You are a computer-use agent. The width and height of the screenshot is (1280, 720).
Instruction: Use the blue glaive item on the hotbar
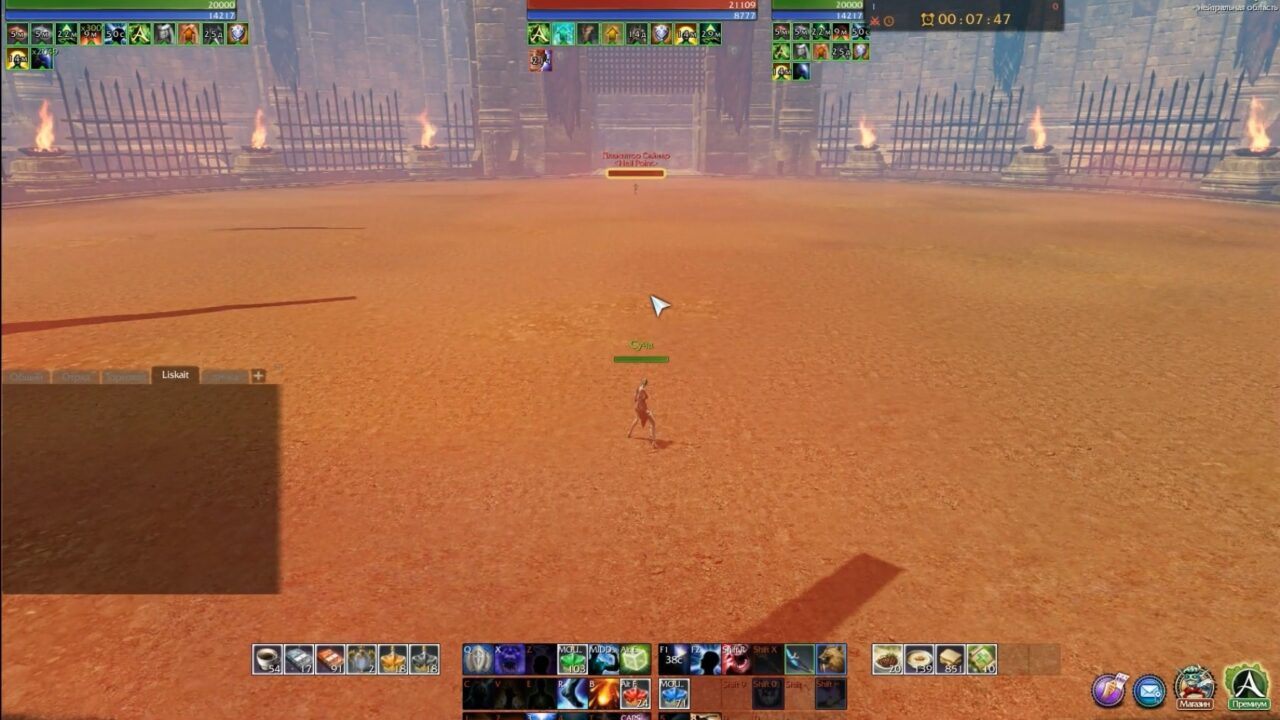coord(800,659)
